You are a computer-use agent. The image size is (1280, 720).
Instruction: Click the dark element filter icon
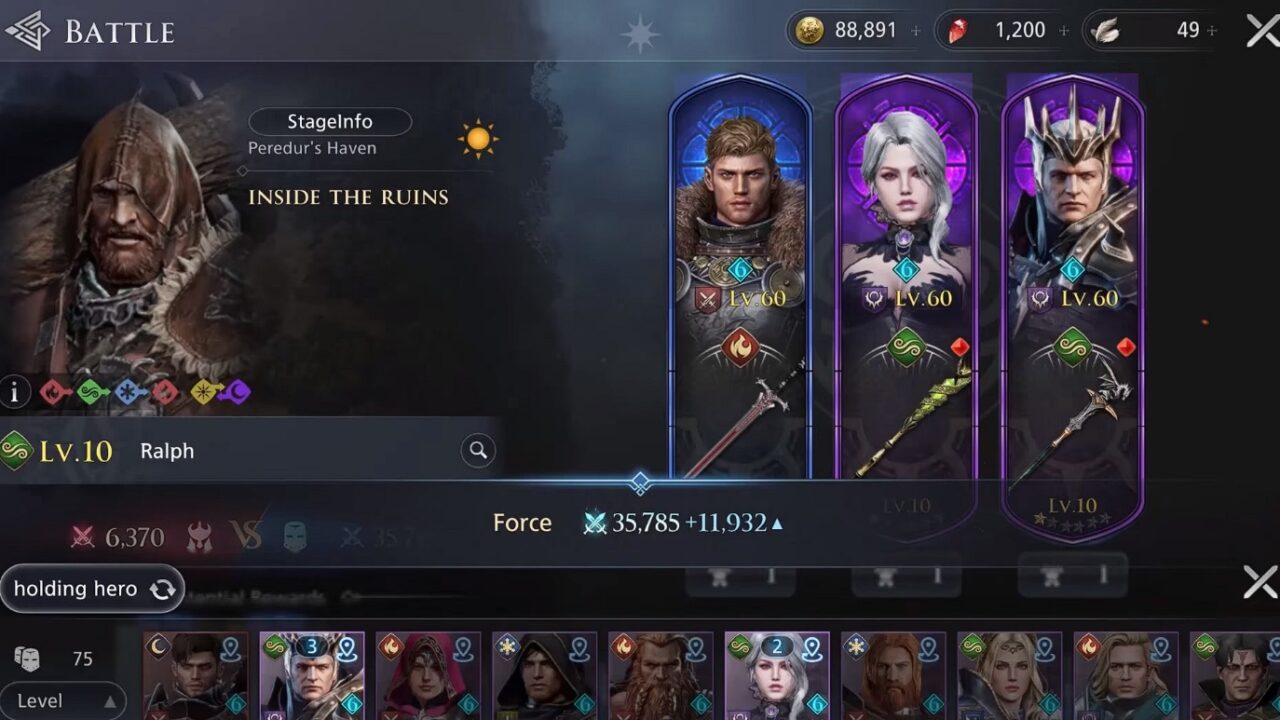pyautogui.click(x=236, y=393)
